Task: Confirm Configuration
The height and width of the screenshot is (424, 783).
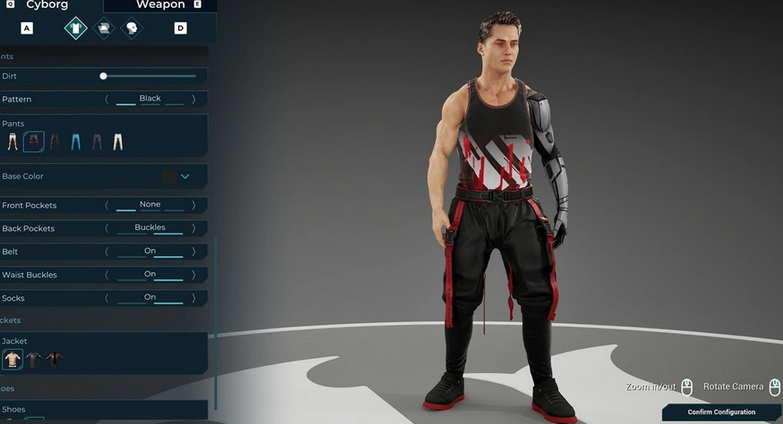Action: point(721,412)
